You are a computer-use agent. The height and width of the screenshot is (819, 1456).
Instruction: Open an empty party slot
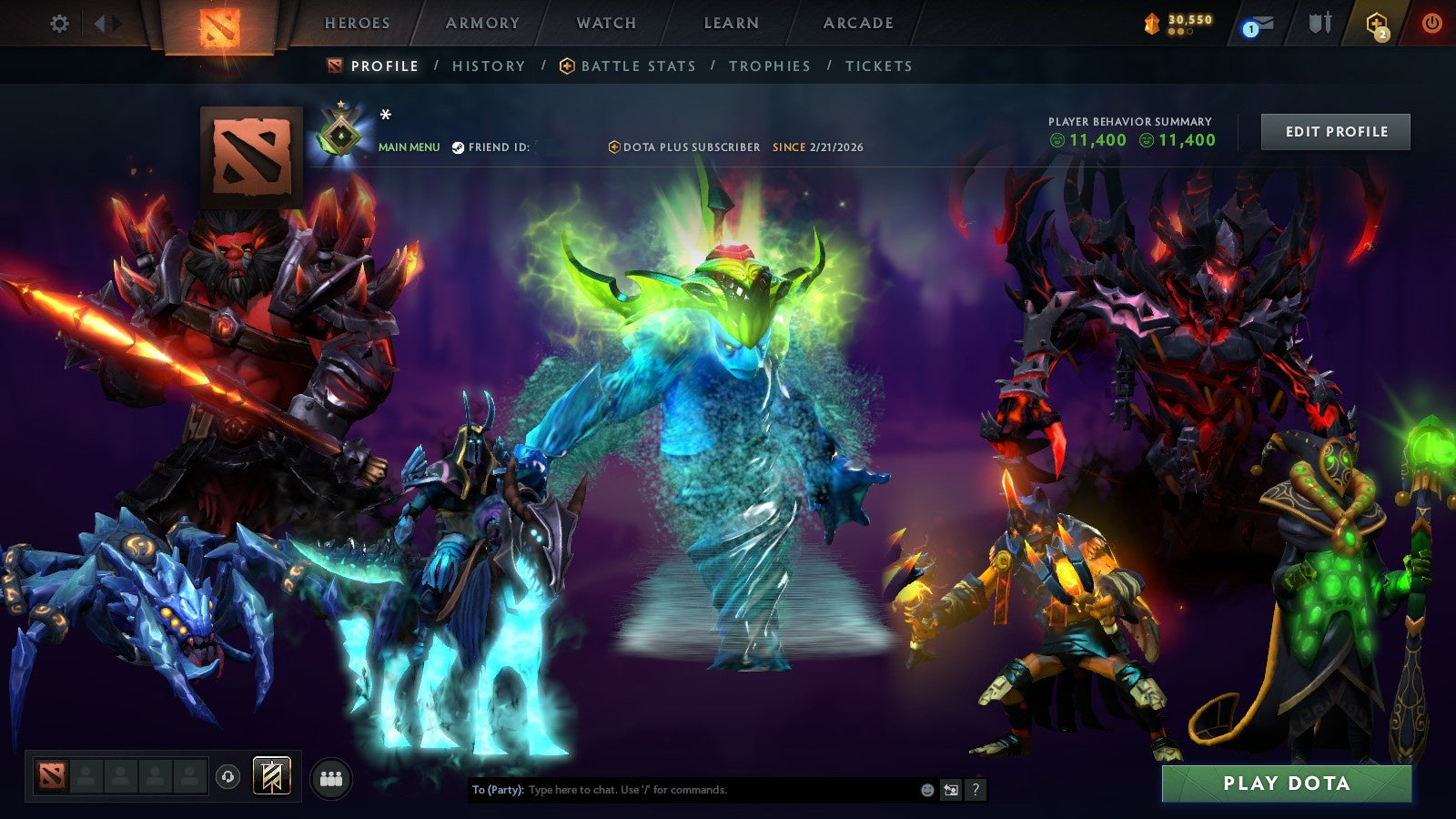coord(86,774)
